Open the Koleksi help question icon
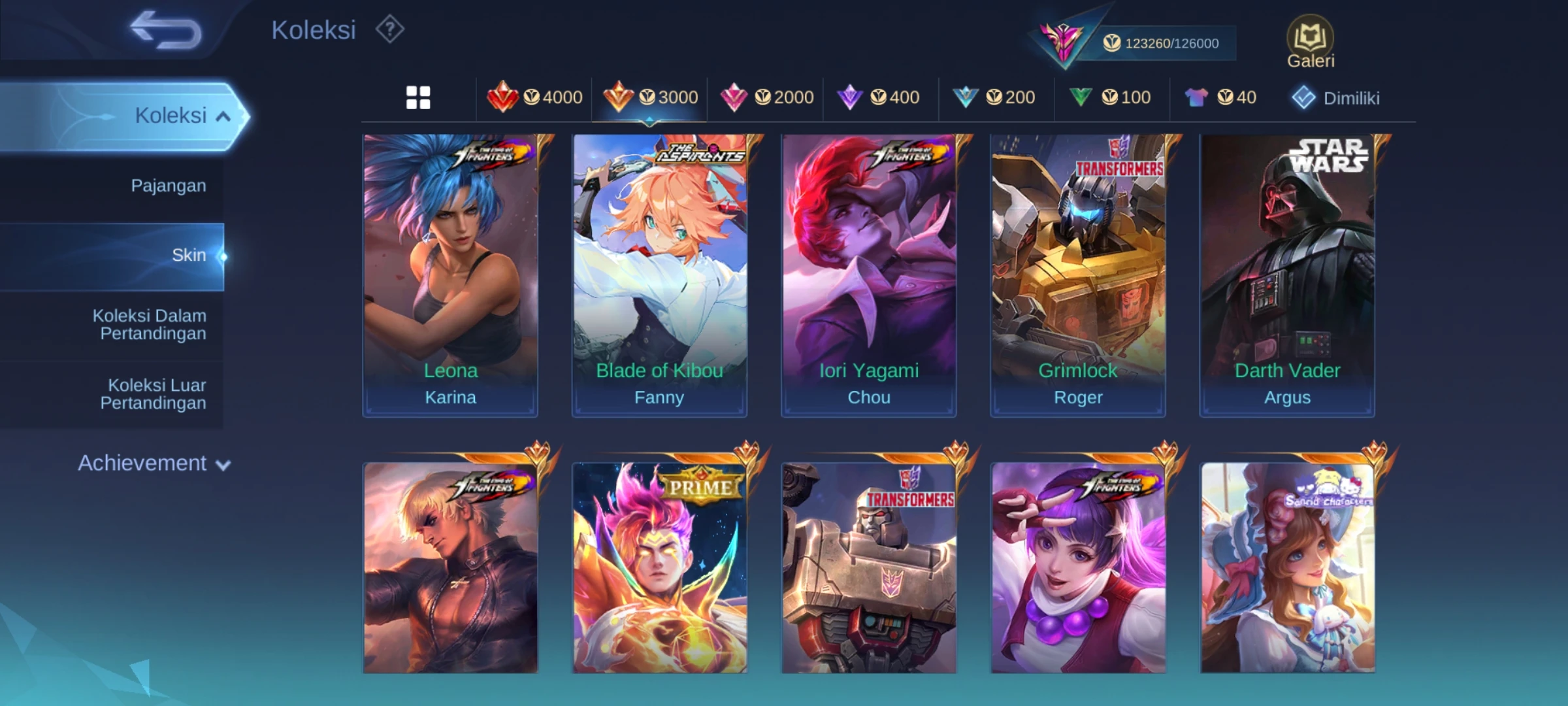 [390, 30]
